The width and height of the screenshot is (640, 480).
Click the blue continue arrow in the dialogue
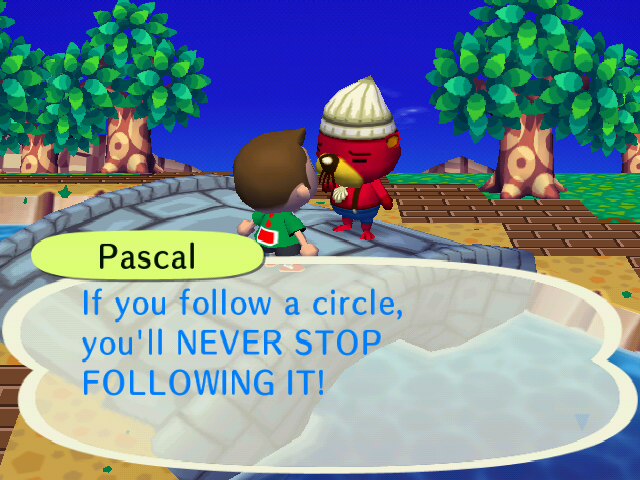(582, 422)
